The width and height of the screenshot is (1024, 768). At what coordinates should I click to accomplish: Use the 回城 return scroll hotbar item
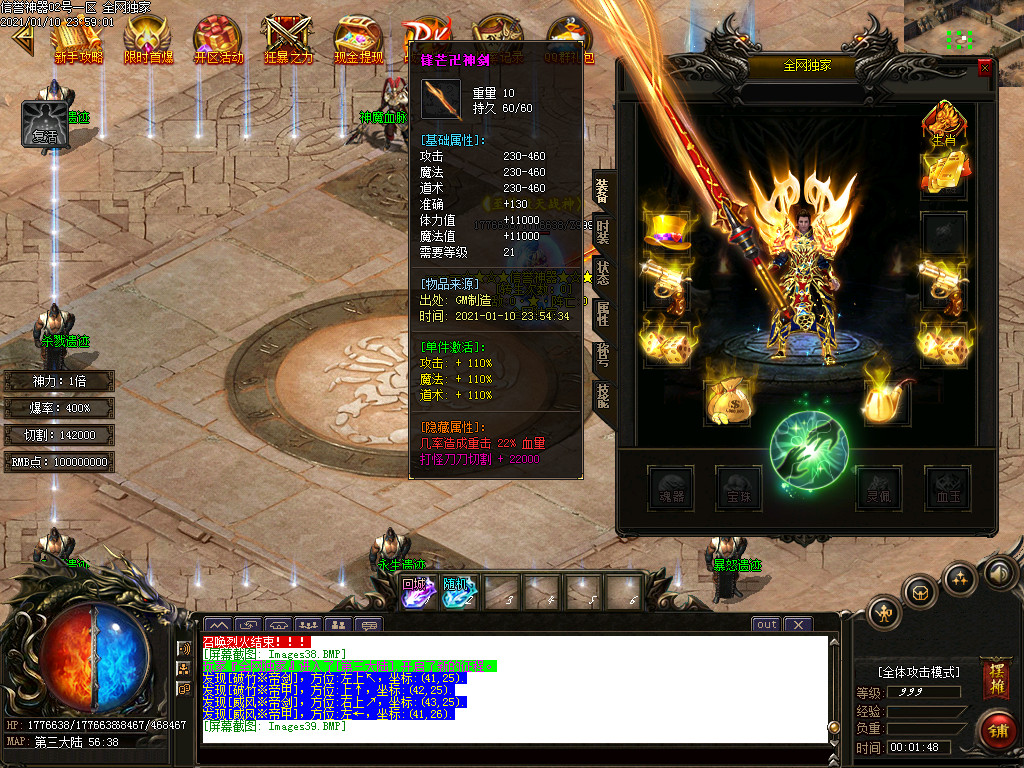[416, 592]
